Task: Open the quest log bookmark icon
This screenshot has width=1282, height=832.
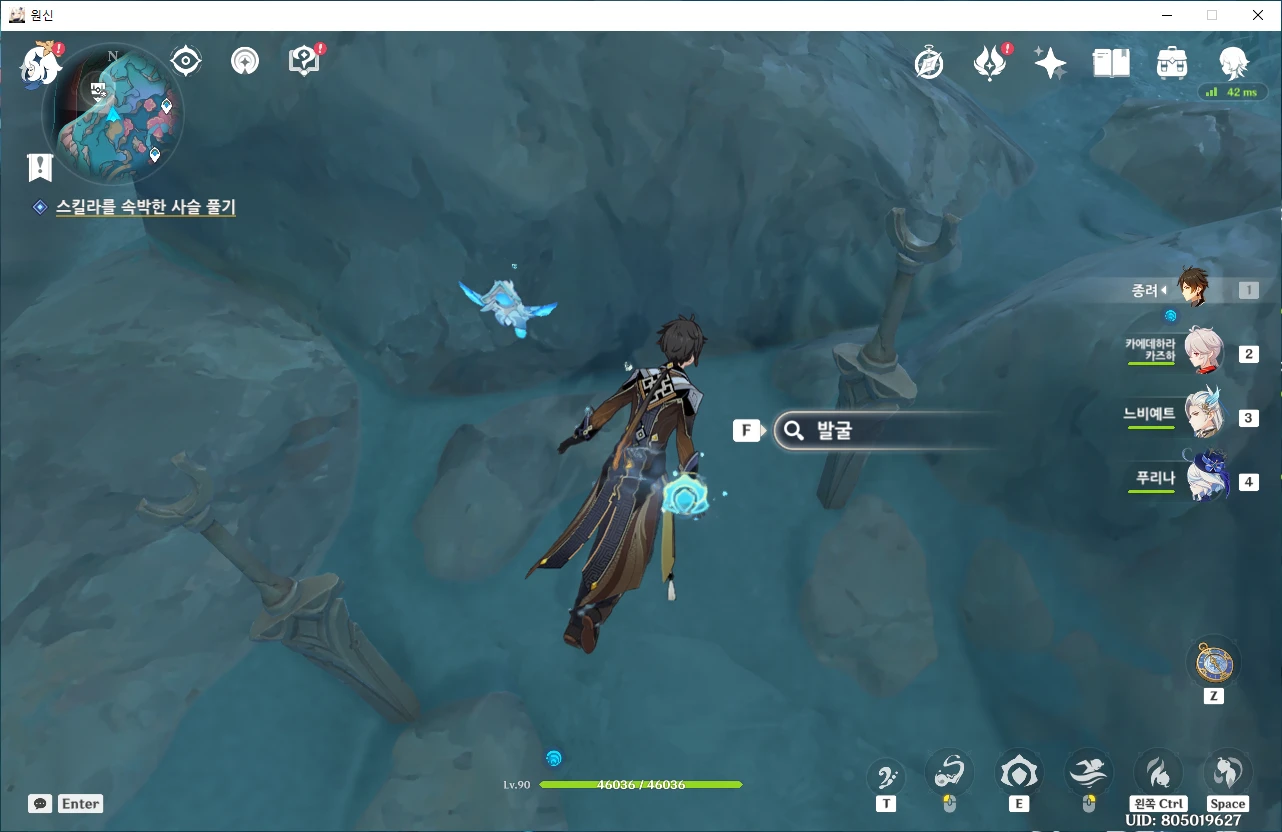Action: (x=40, y=167)
